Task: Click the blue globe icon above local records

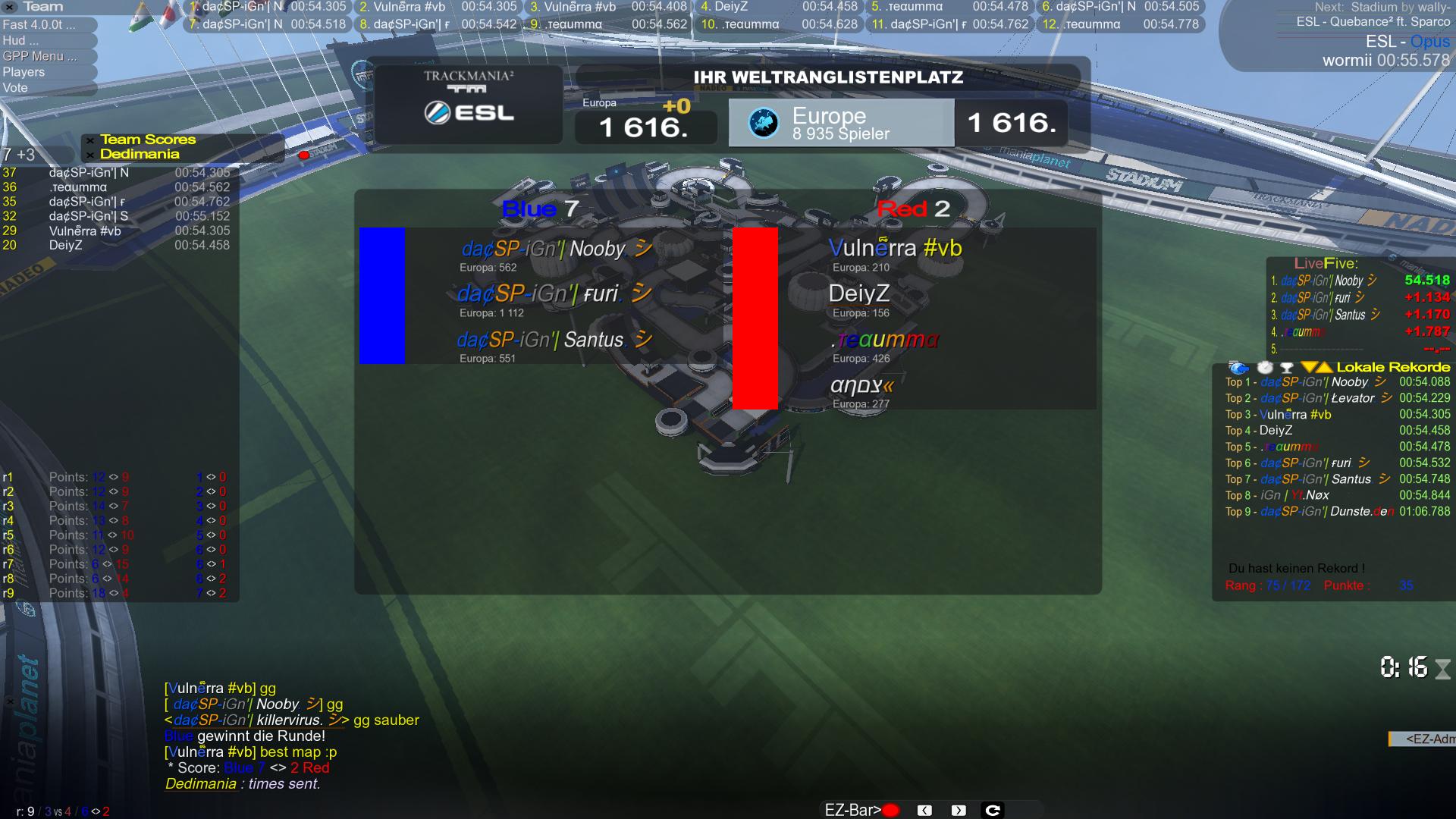Action: (1238, 368)
